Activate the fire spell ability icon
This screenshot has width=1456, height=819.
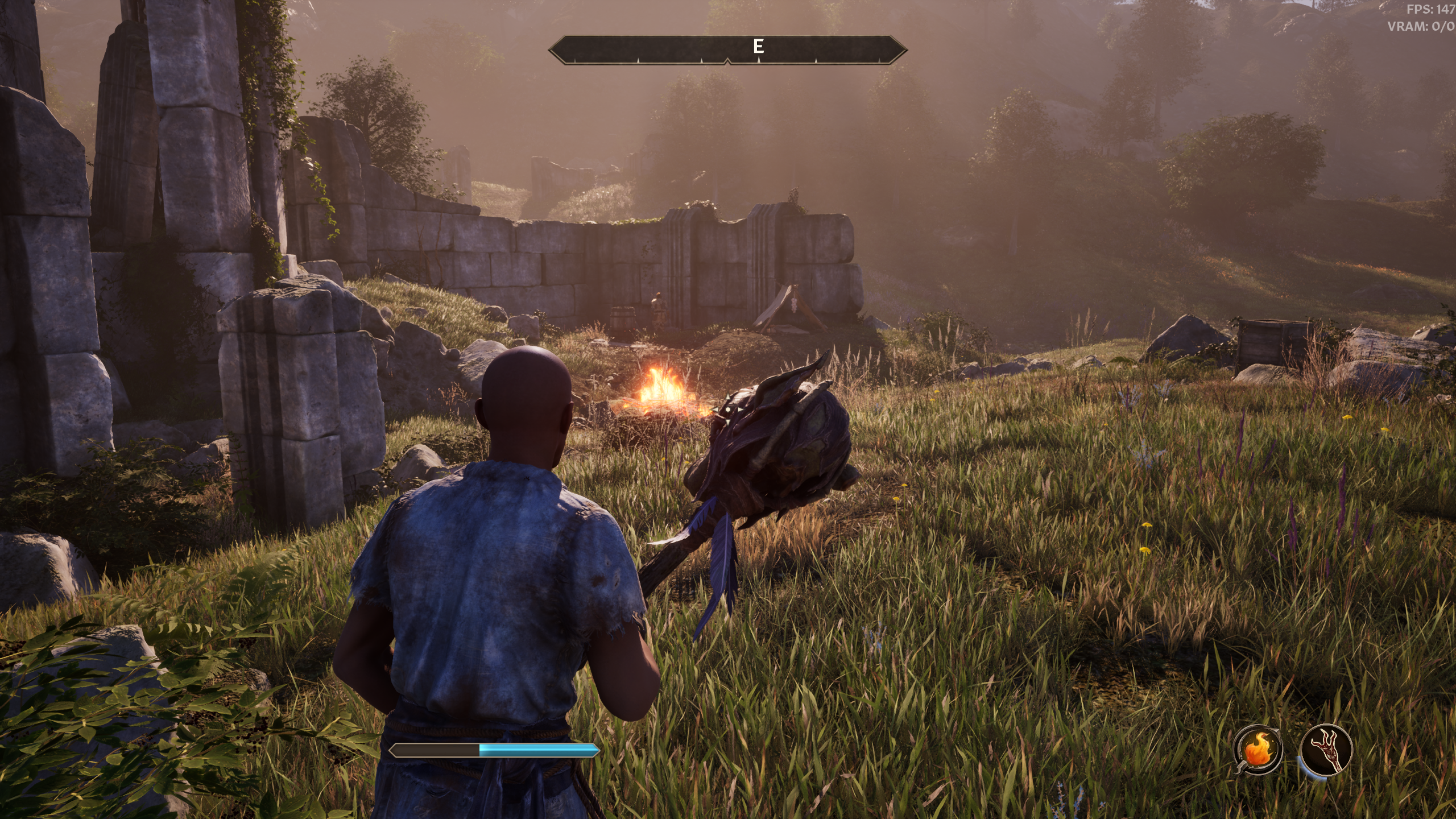[1258, 750]
